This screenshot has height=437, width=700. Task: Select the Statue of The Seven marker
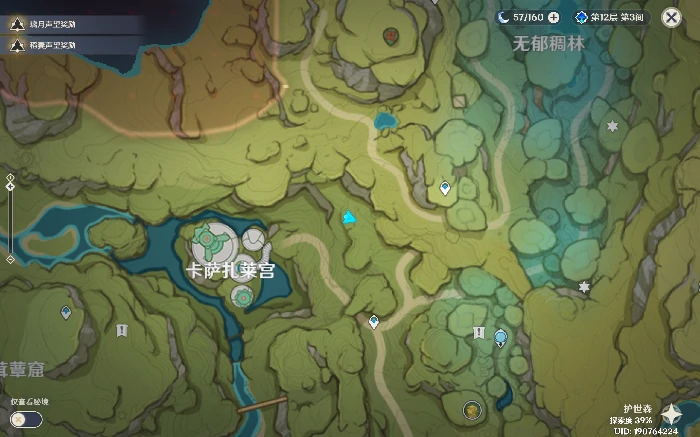tap(501, 338)
